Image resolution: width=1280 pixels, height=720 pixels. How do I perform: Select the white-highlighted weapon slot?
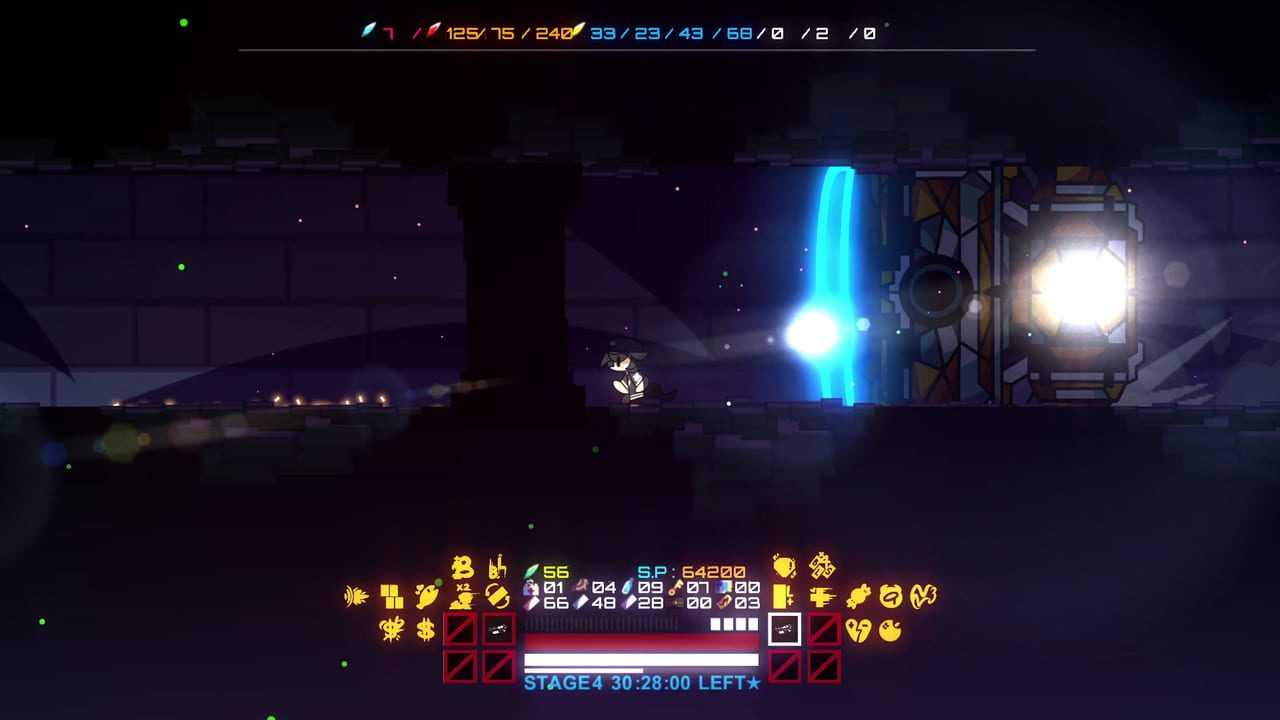pos(785,629)
